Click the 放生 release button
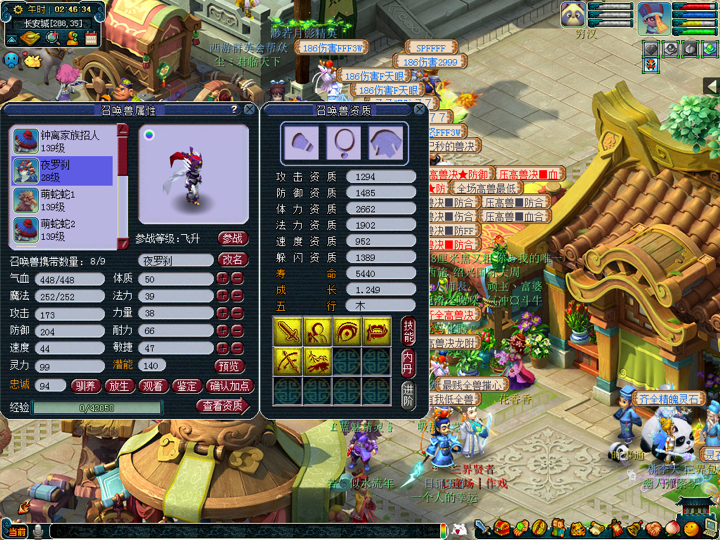 (118, 385)
